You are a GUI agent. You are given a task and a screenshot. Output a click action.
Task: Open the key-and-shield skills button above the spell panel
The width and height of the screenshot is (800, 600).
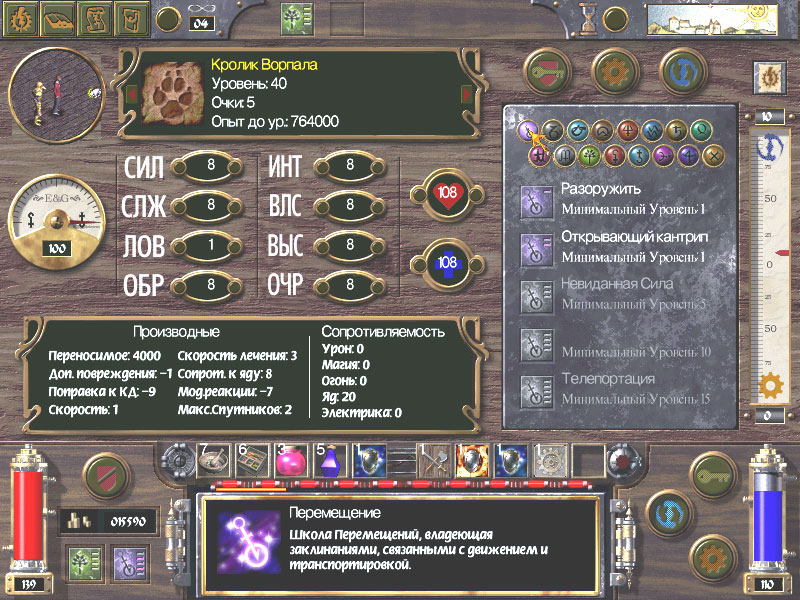click(550, 70)
